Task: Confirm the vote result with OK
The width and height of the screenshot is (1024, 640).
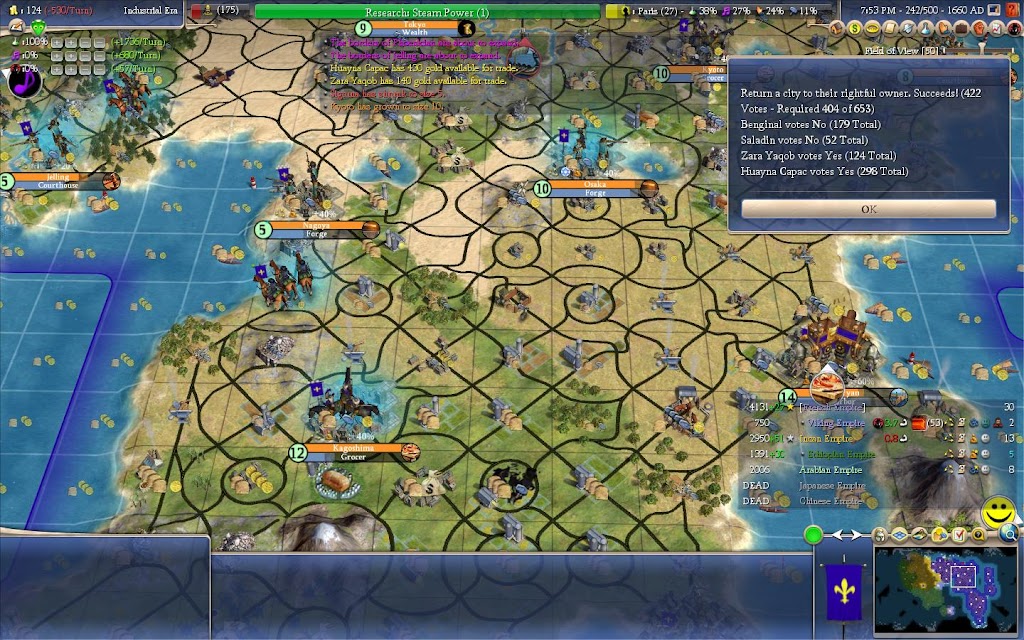Action: click(868, 209)
